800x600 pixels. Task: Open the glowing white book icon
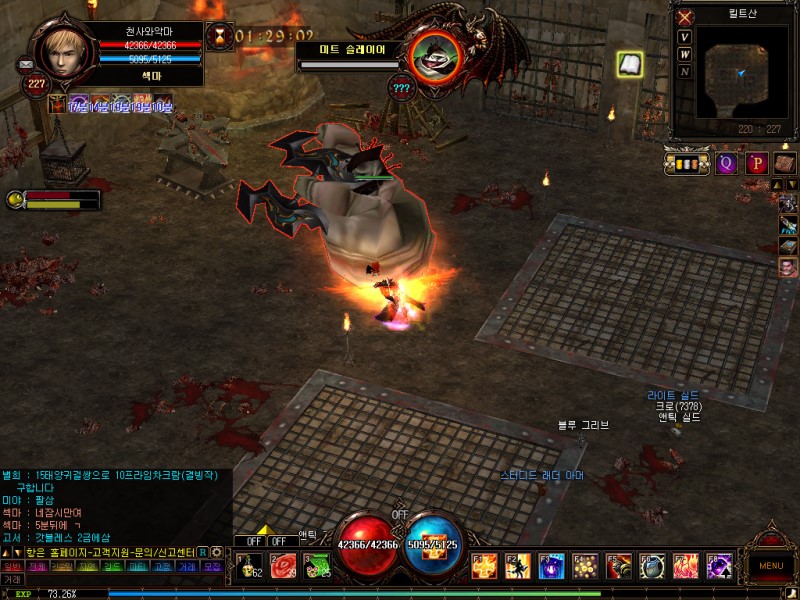pos(630,64)
